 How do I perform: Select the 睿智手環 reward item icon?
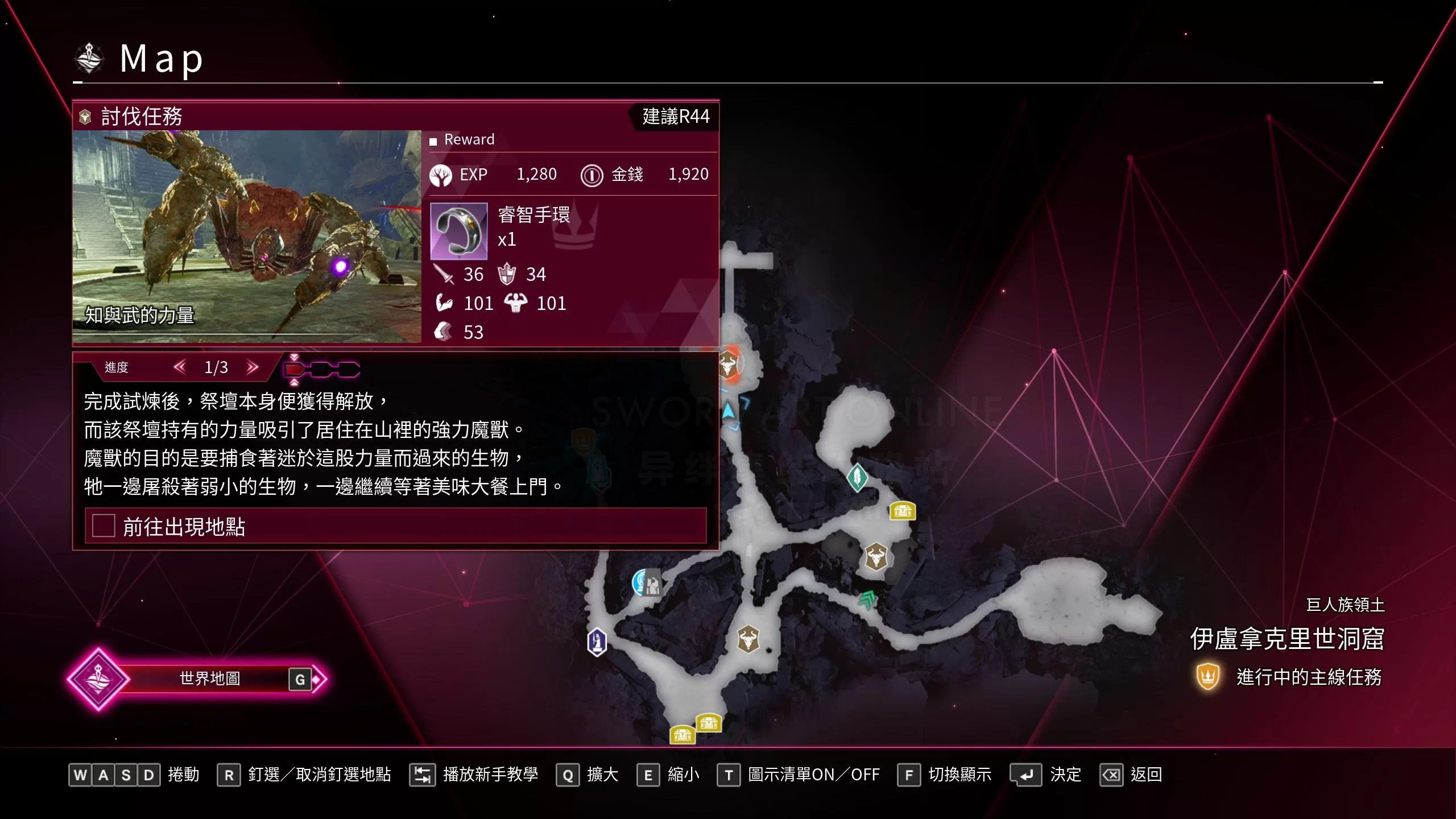coord(458,231)
